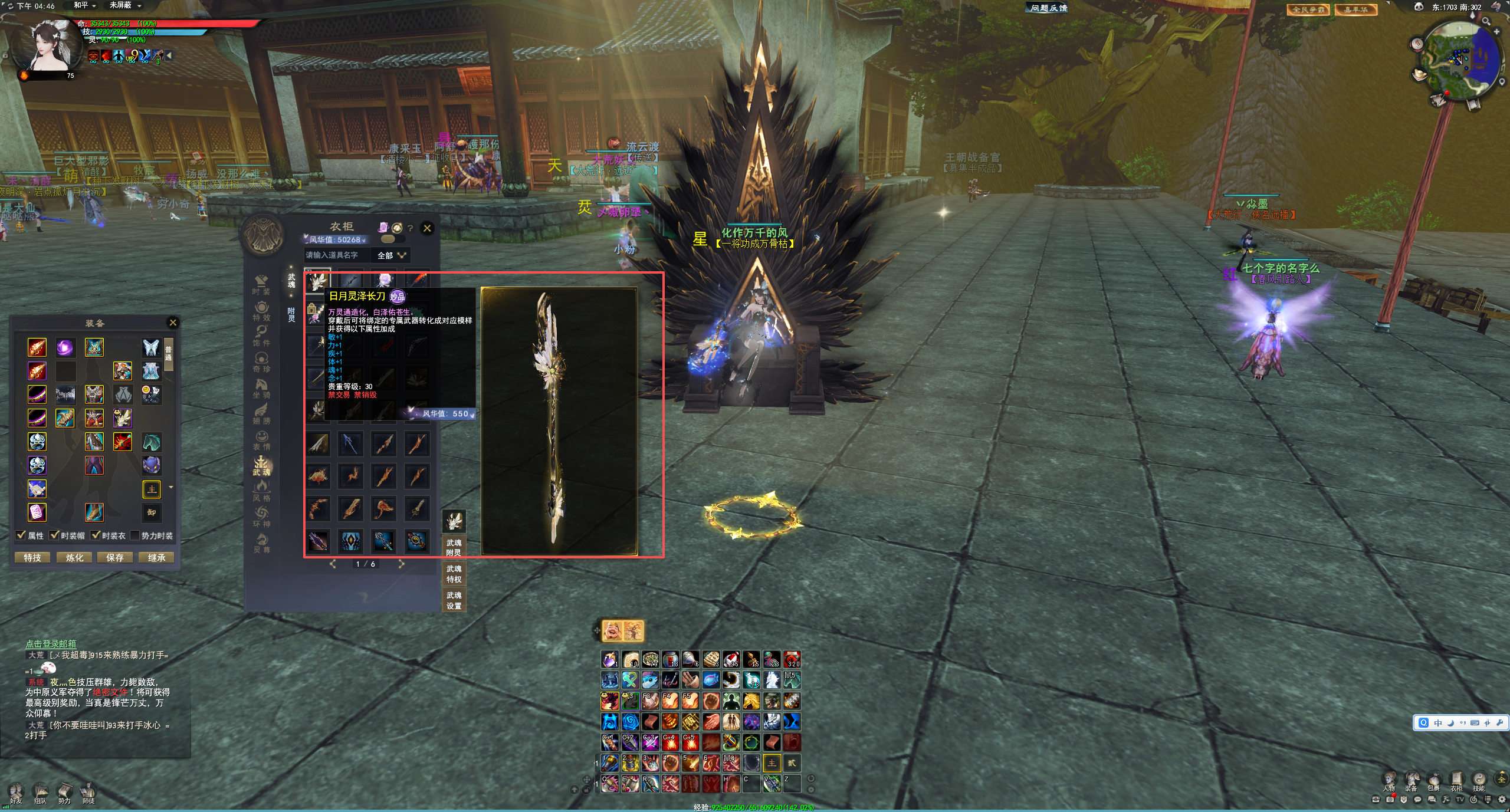Click the 点击登录邮箱 mailbox link
This screenshot has height=812, width=1510.
[x=51, y=644]
